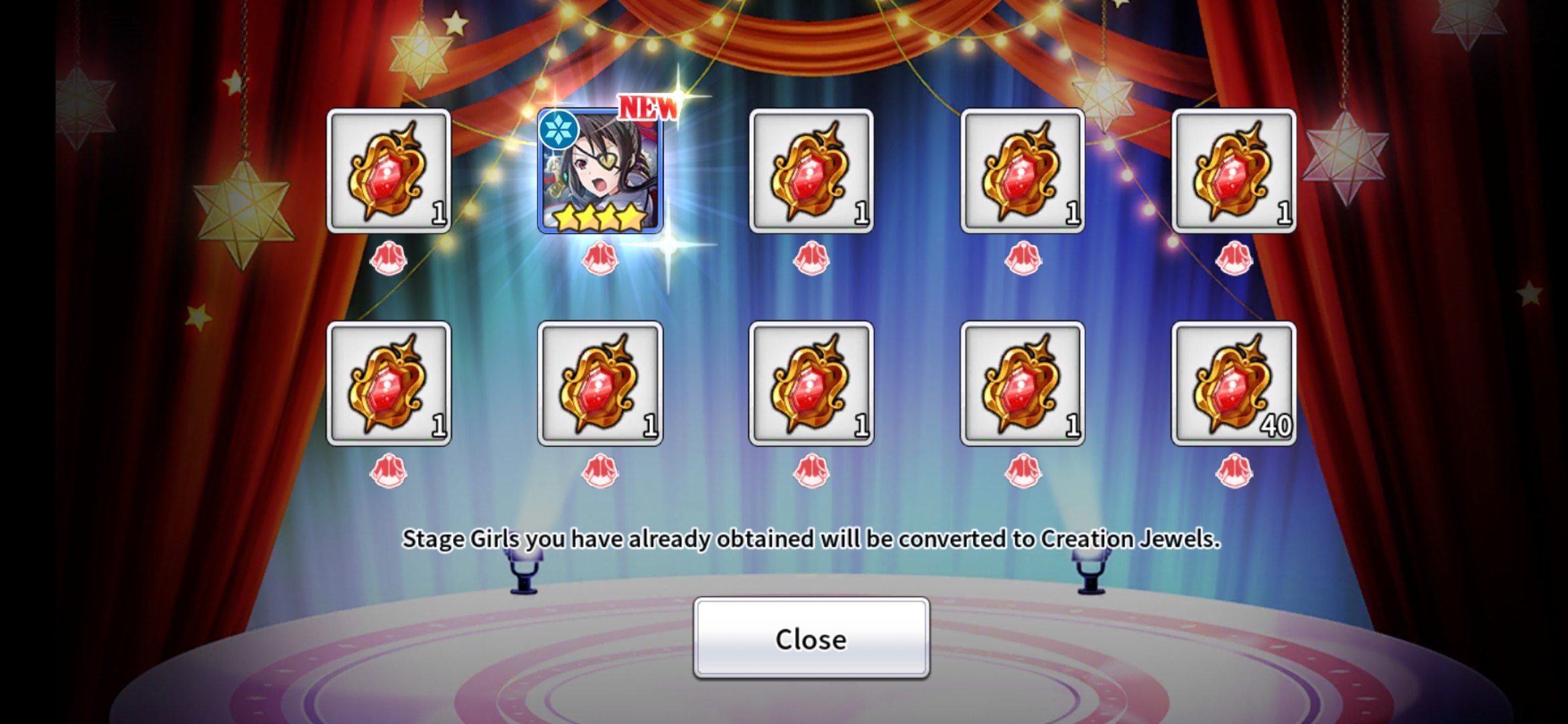Select the new four-star Stage Girl card
This screenshot has width=1568, height=724.
[x=600, y=172]
